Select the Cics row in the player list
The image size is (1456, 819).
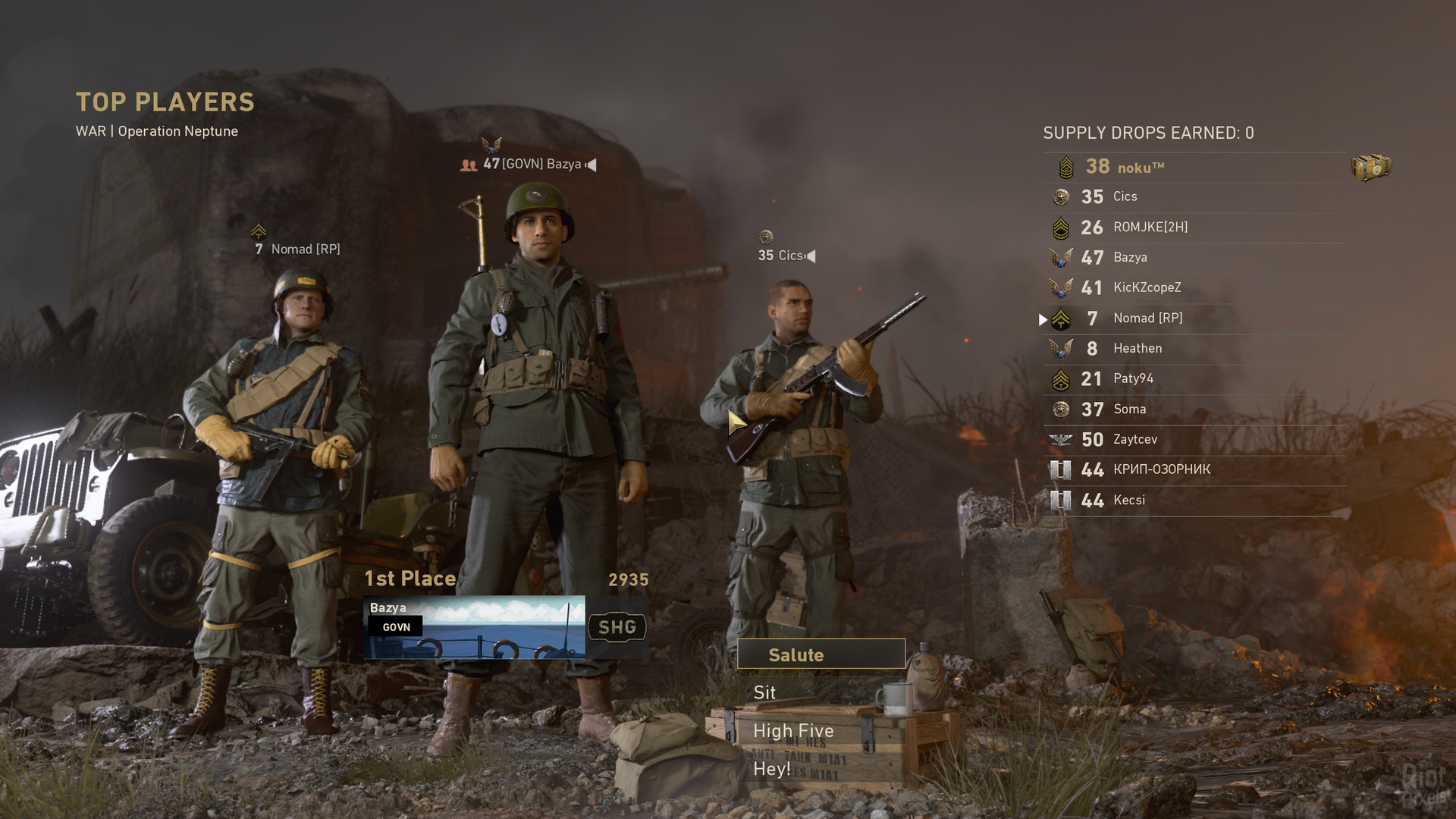pos(1194,197)
